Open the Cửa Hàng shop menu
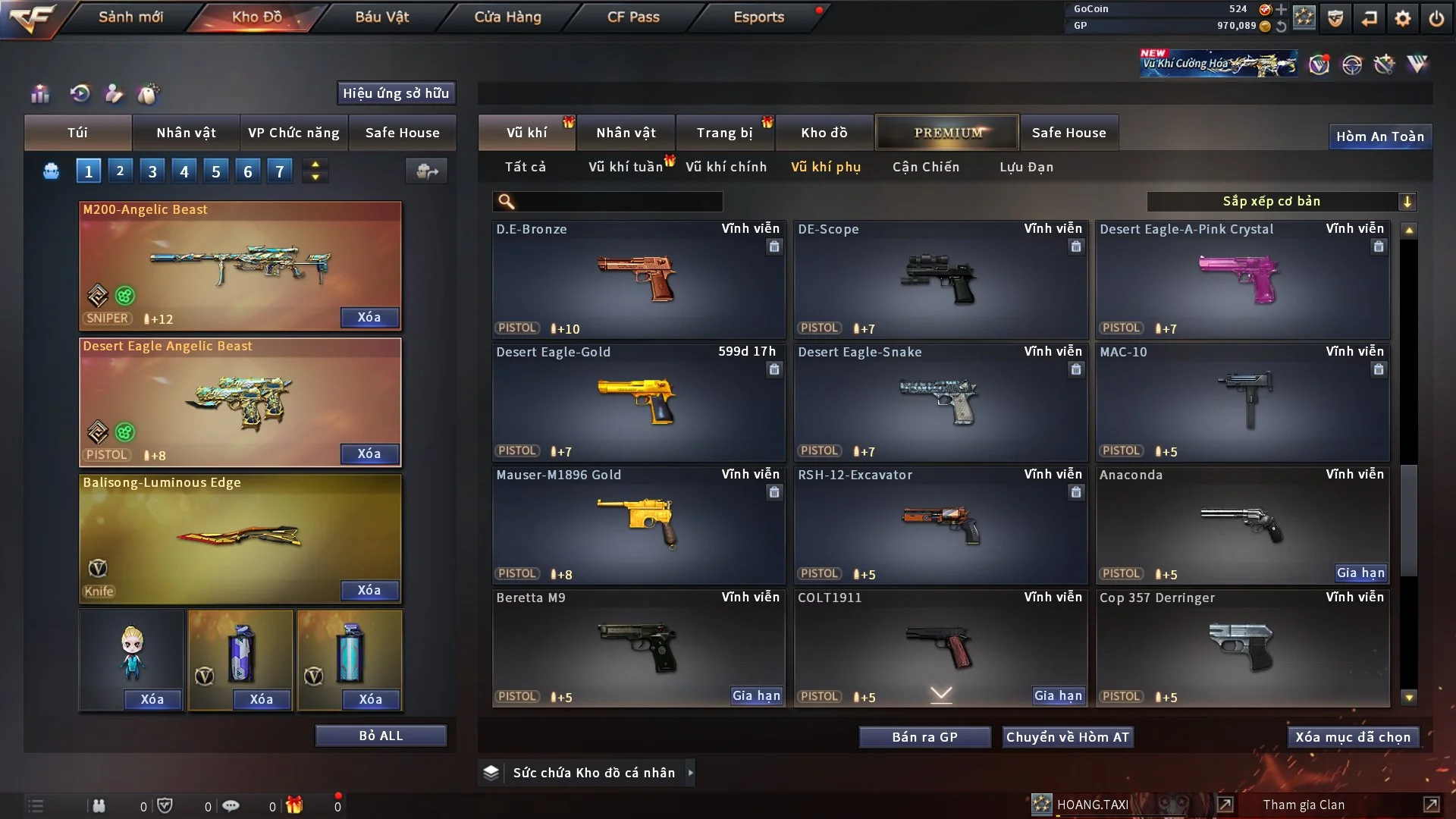The height and width of the screenshot is (819, 1456). pos(507,17)
